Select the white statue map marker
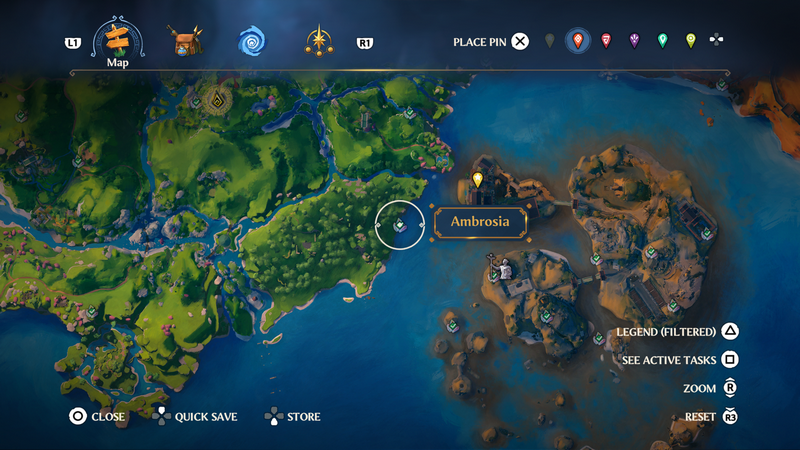 point(505,268)
